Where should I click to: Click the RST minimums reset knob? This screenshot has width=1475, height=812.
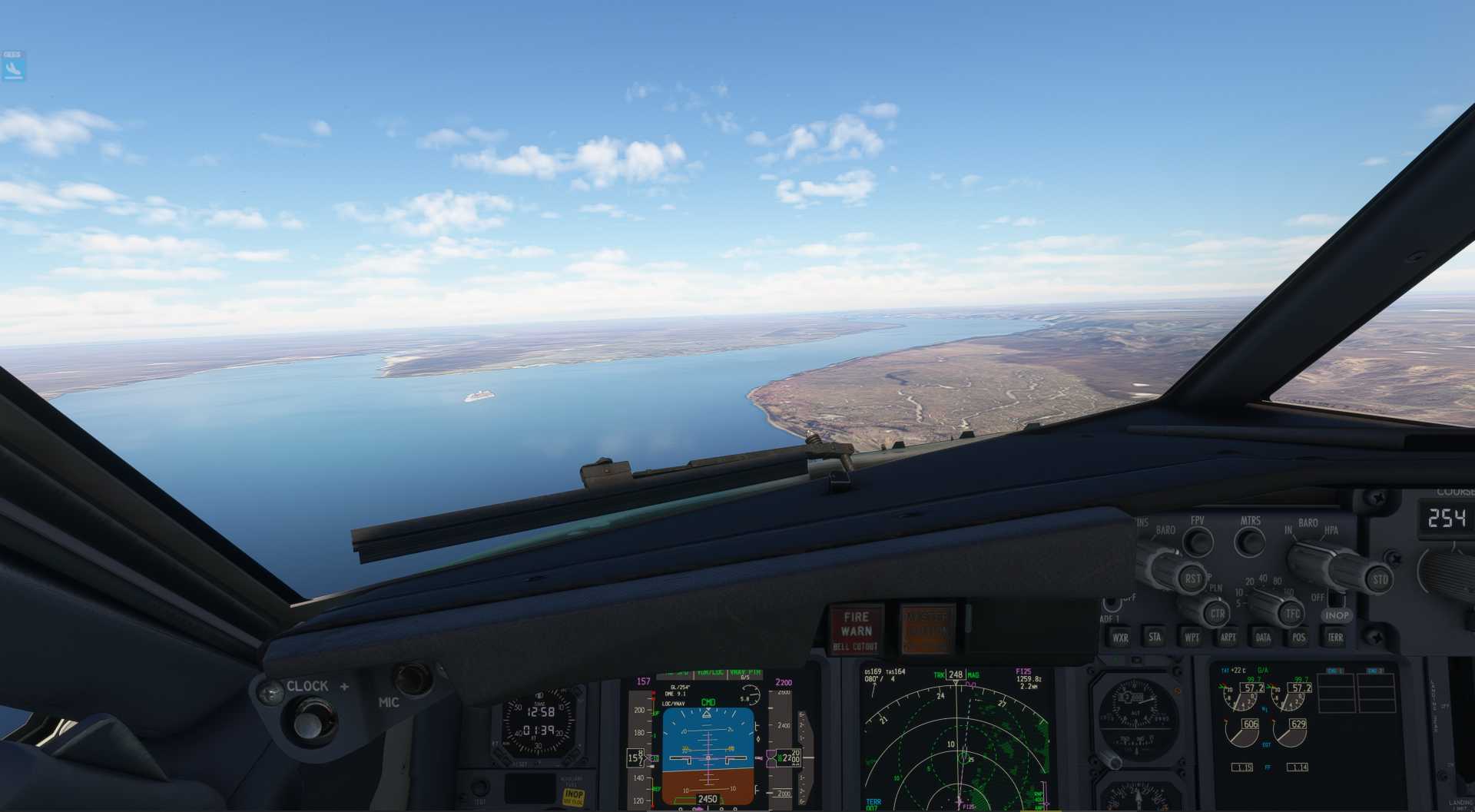(x=1192, y=578)
